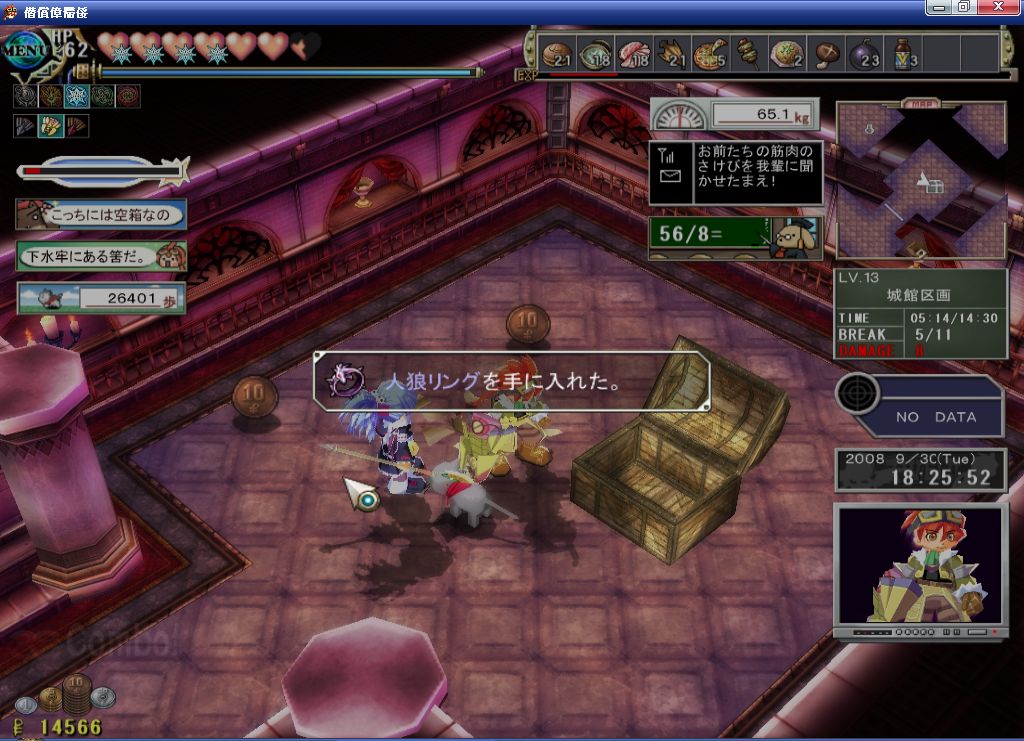The image size is (1024, 741).
Task: Use the pizza slice item
Action: (x=710, y=54)
